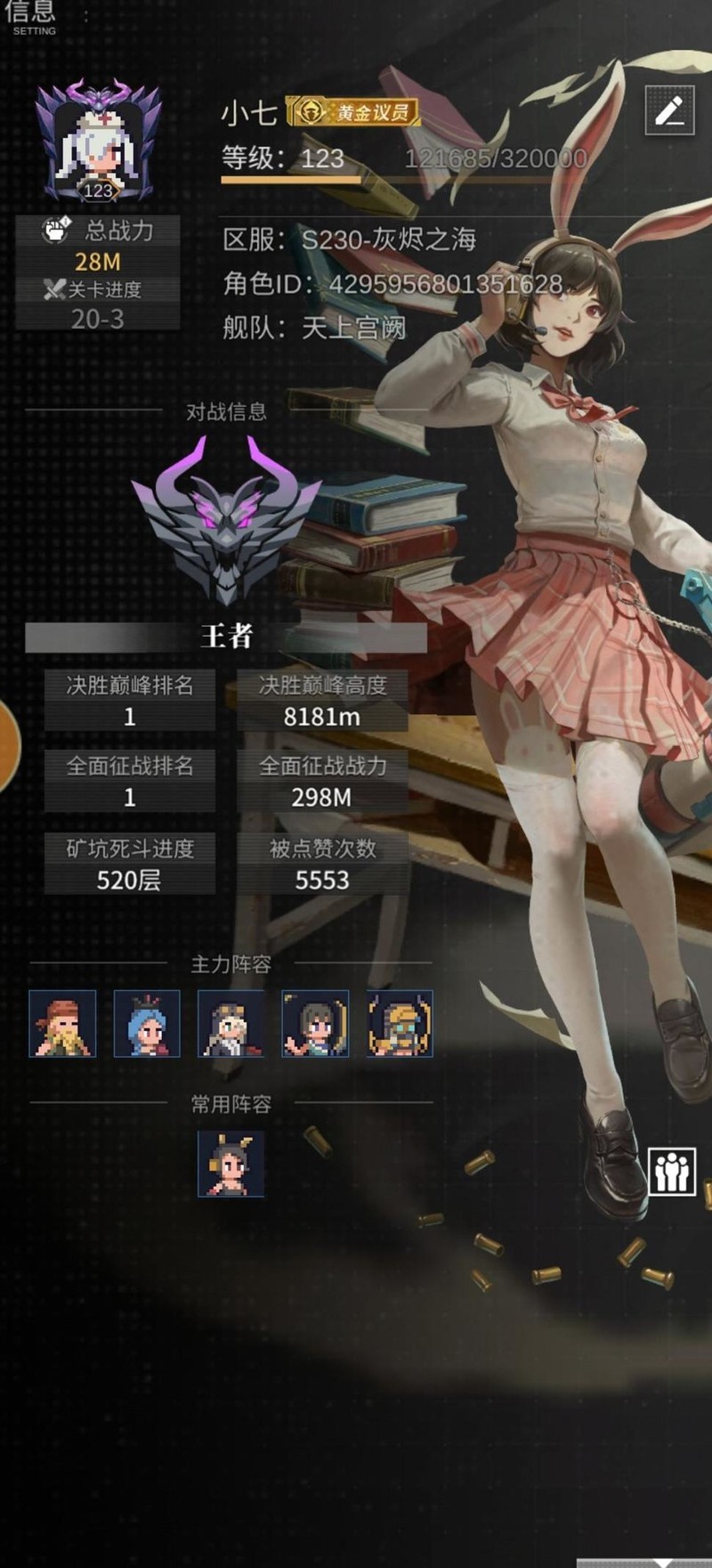712x1568 pixels.
Task: Open the group of people icon
Action: [x=672, y=1170]
